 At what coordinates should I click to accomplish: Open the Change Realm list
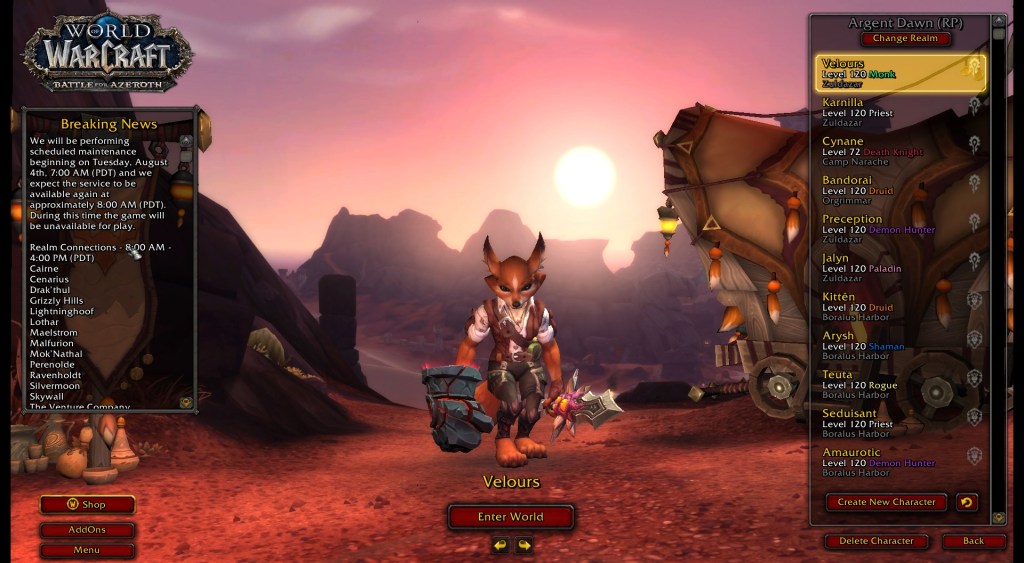pos(905,39)
